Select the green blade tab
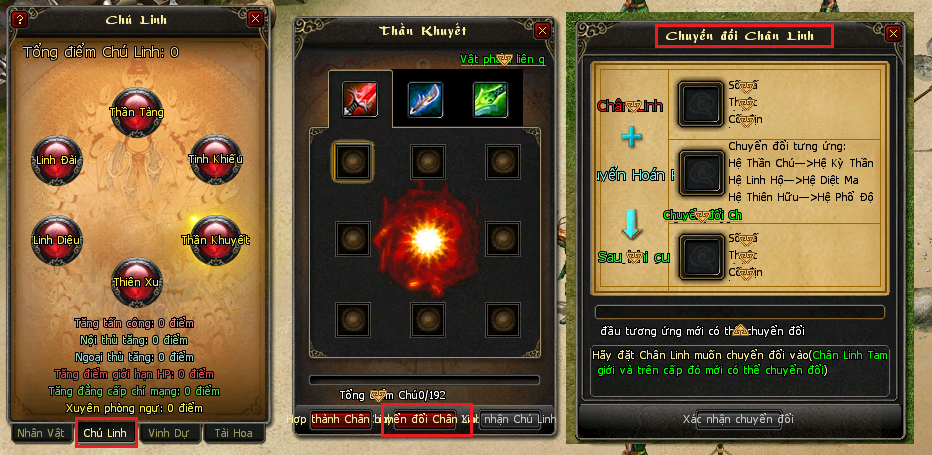Viewport: 932px width, 455px height. point(490,99)
